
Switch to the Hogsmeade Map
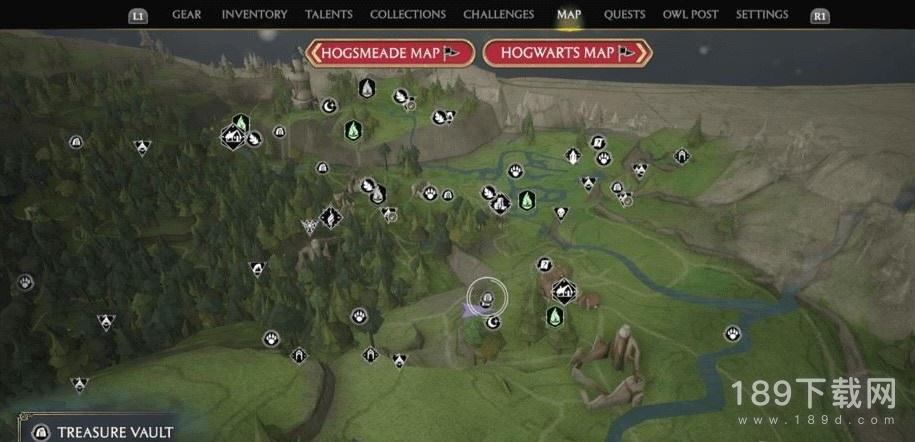(x=391, y=53)
